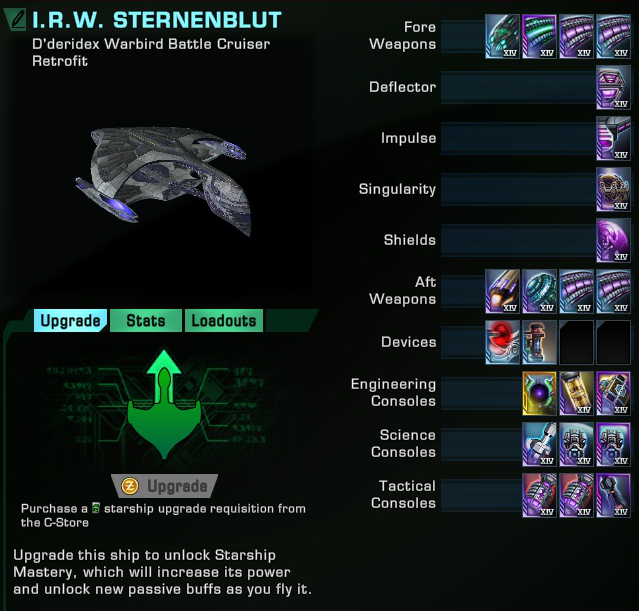
Task: Choose the teal sphere Aft Weapons item
Action: pyautogui.click(x=539, y=291)
